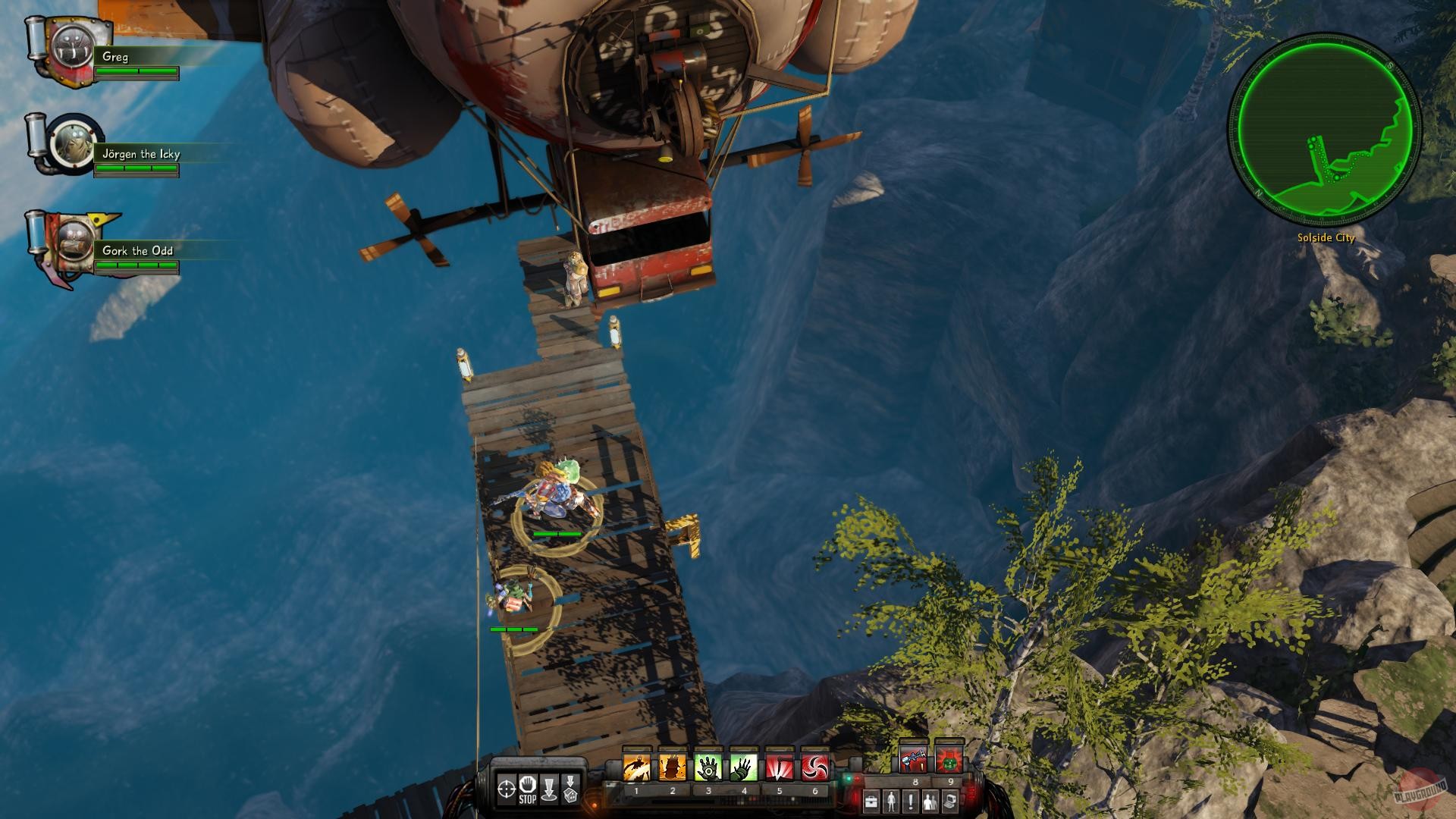Screen dimensions: 1456x819
Task: Activate the orange leaping figure ability
Action: coord(636,767)
